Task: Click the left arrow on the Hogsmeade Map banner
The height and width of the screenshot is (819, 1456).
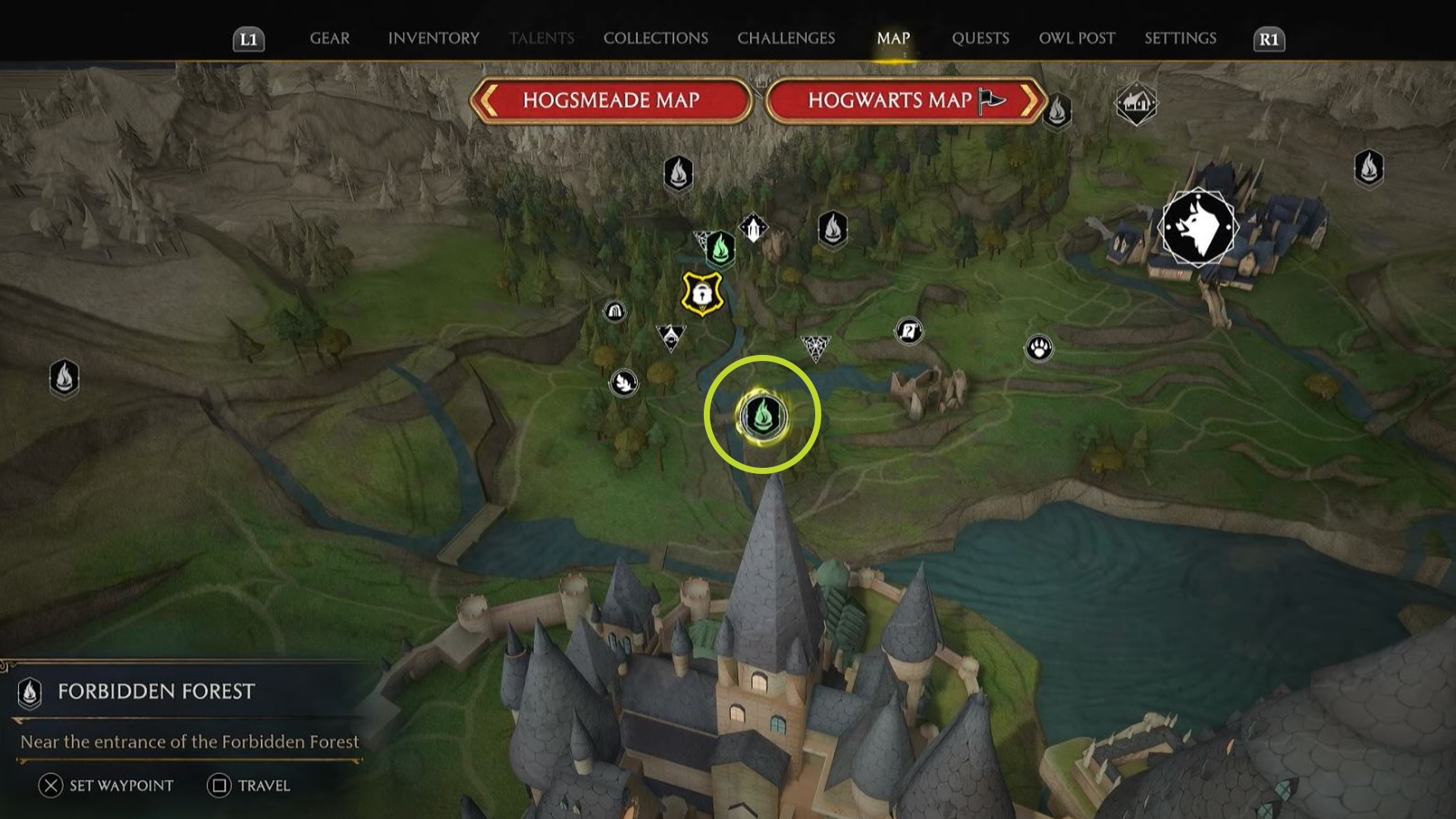Action: [490, 99]
